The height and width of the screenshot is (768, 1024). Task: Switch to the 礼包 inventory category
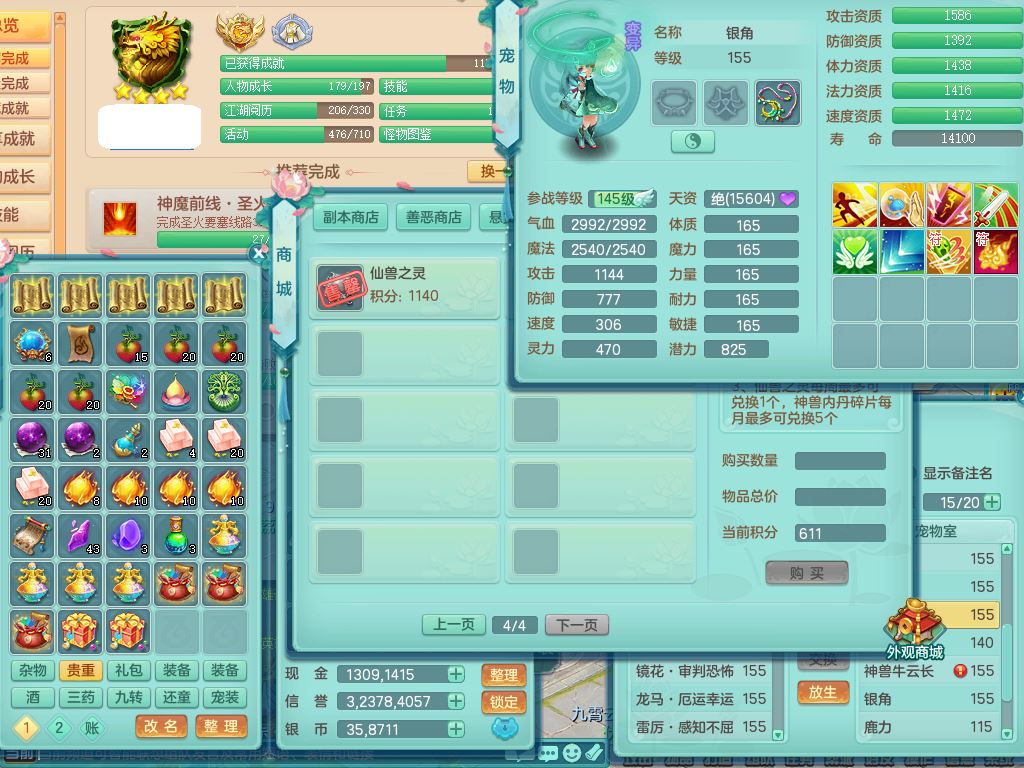129,671
